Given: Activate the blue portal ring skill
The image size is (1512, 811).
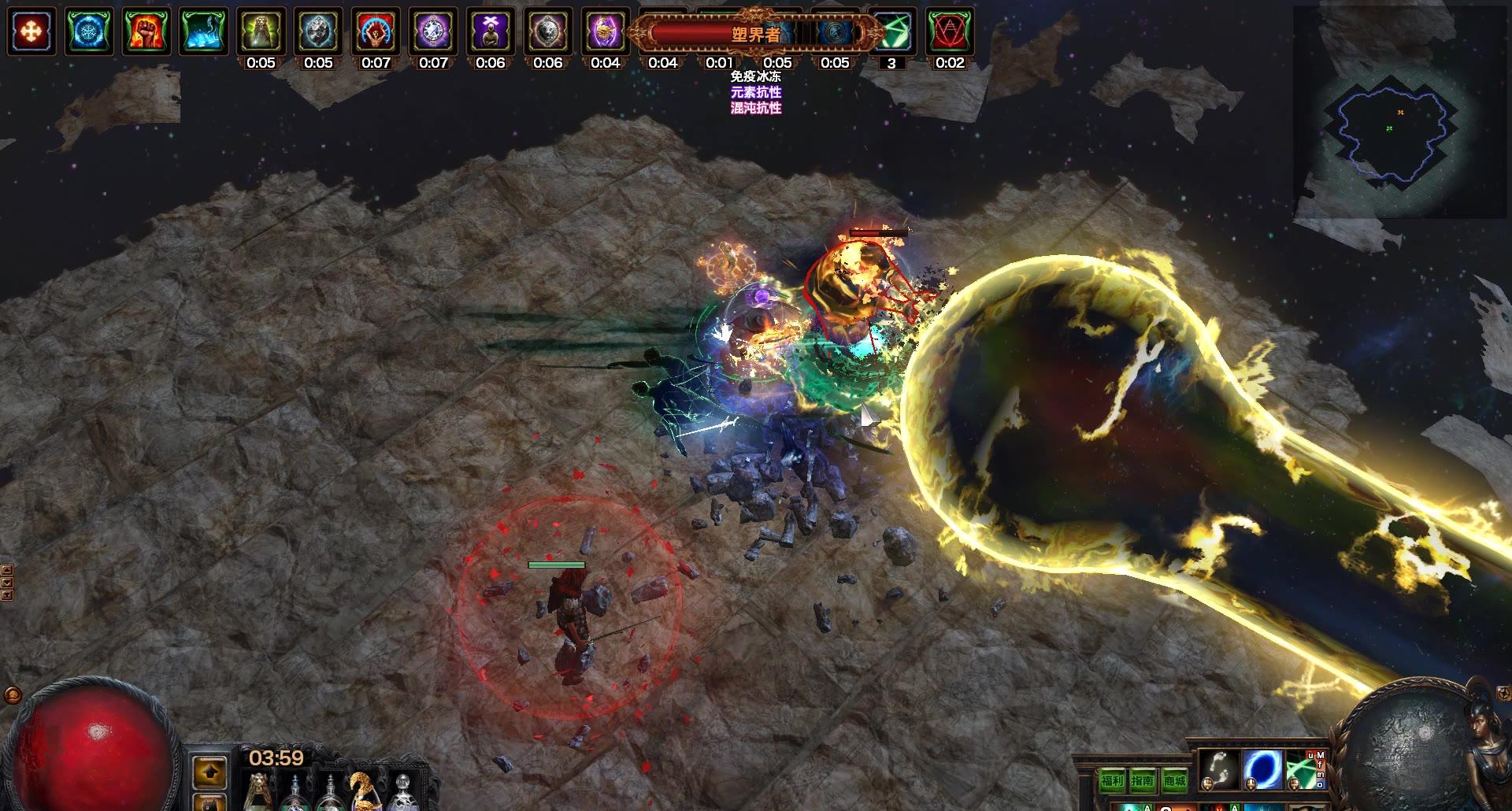Looking at the screenshot, I should (1262, 769).
